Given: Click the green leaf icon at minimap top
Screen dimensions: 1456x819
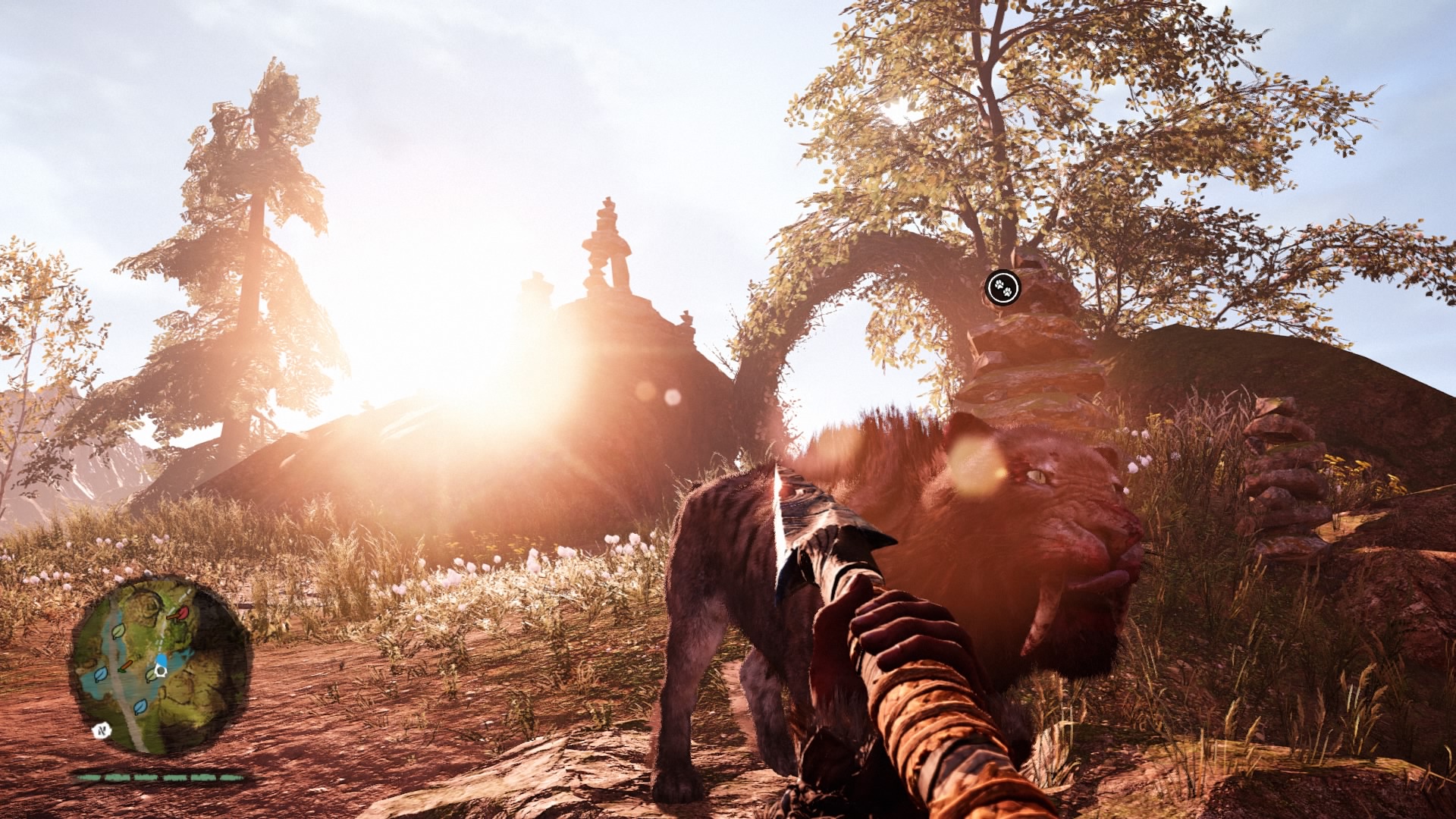Looking at the screenshot, I should coord(118,632).
